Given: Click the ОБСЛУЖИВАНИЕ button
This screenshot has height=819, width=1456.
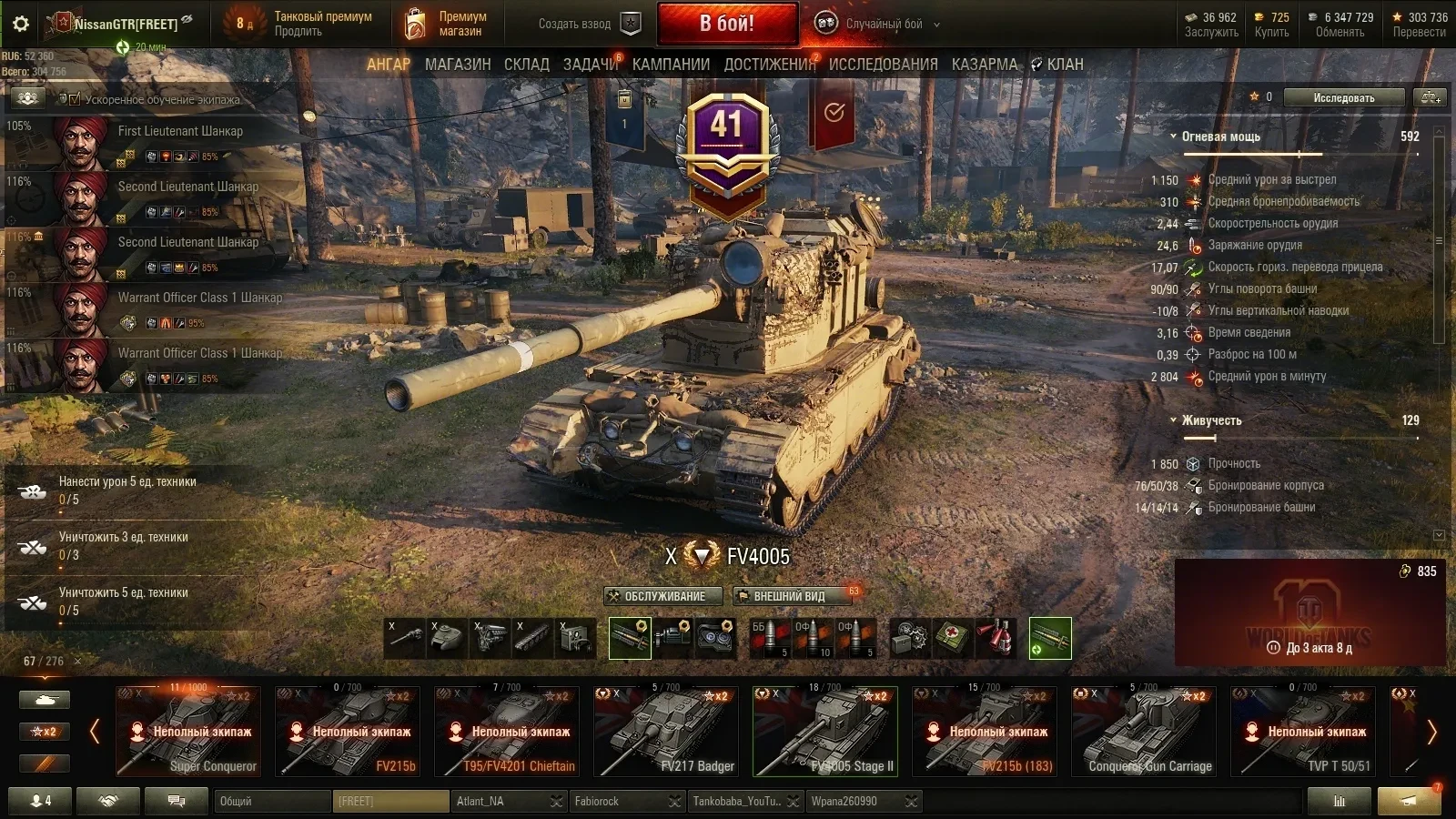Looking at the screenshot, I should (x=663, y=596).
